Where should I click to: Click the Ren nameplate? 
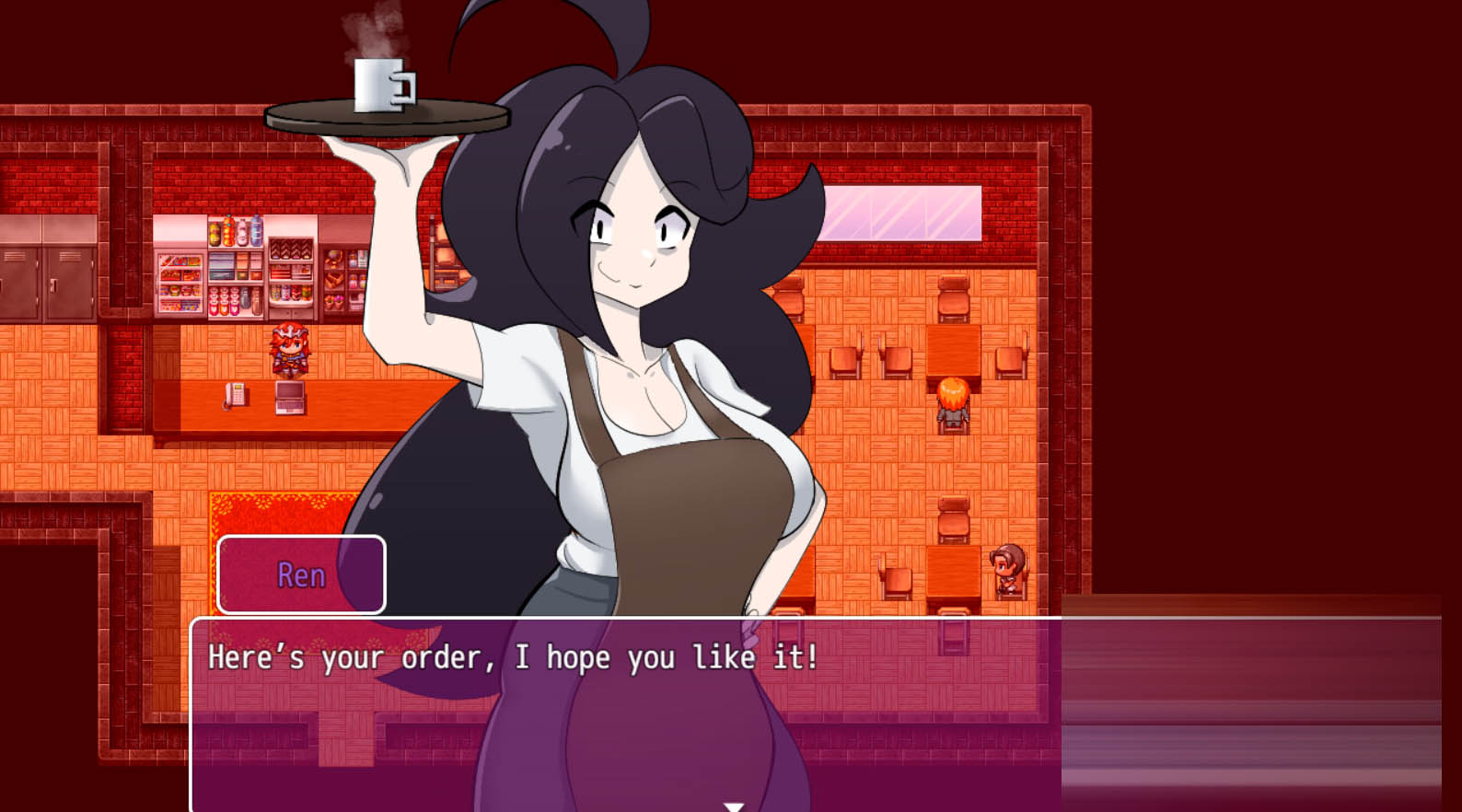(x=300, y=574)
